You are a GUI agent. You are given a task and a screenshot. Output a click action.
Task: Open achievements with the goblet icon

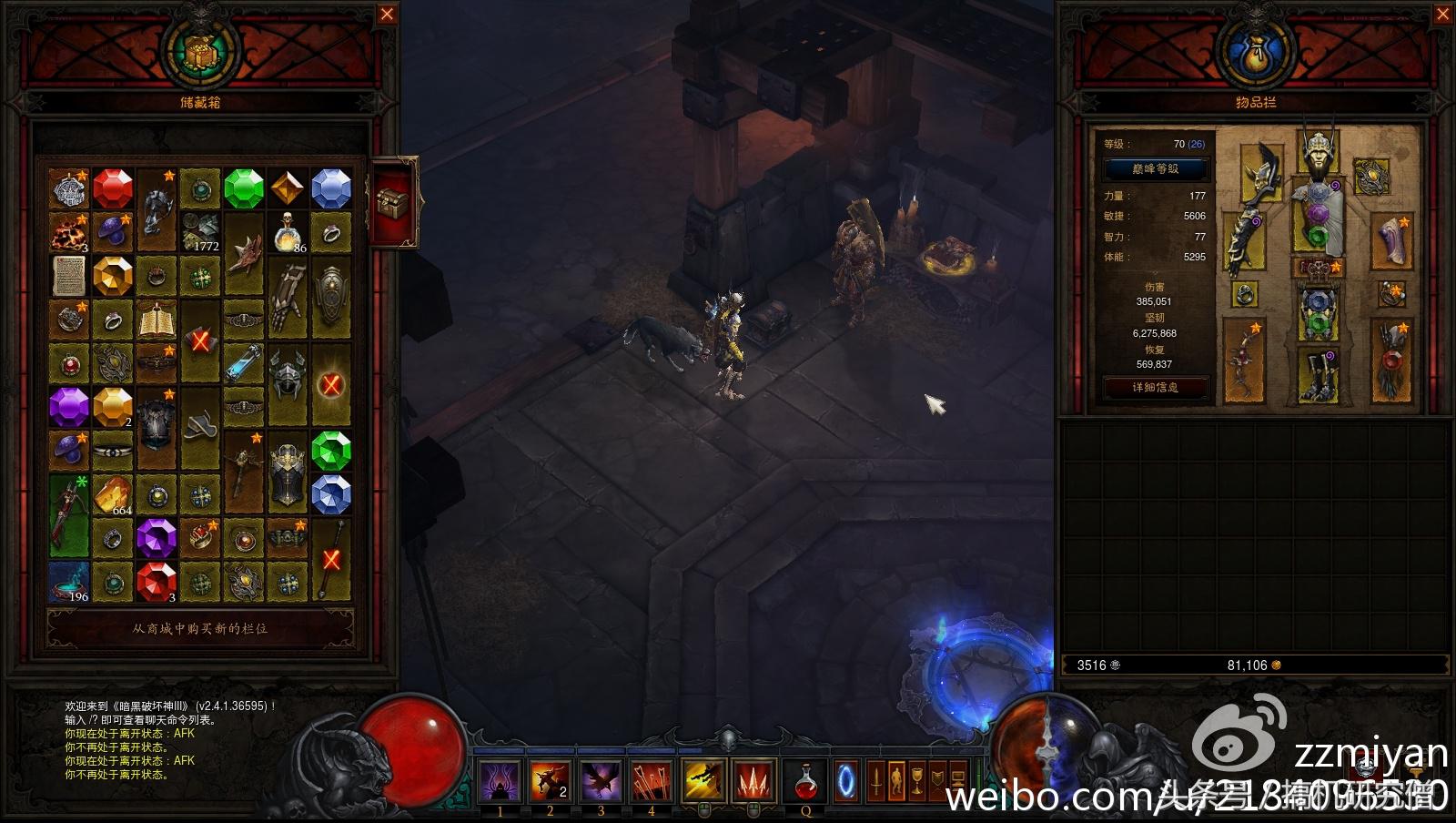pos(915,778)
